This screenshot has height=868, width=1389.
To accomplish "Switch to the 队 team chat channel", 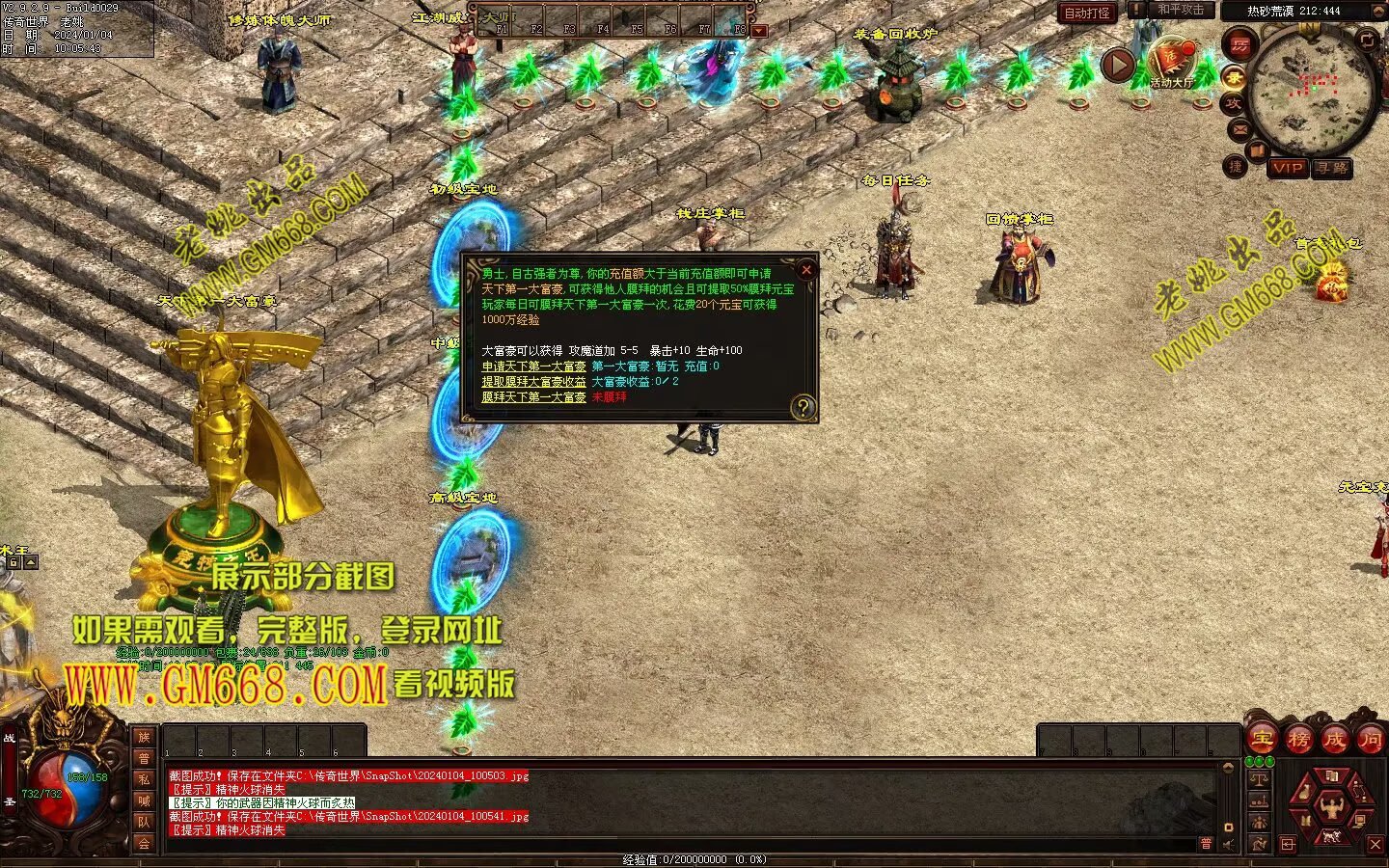I will click(144, 823).
